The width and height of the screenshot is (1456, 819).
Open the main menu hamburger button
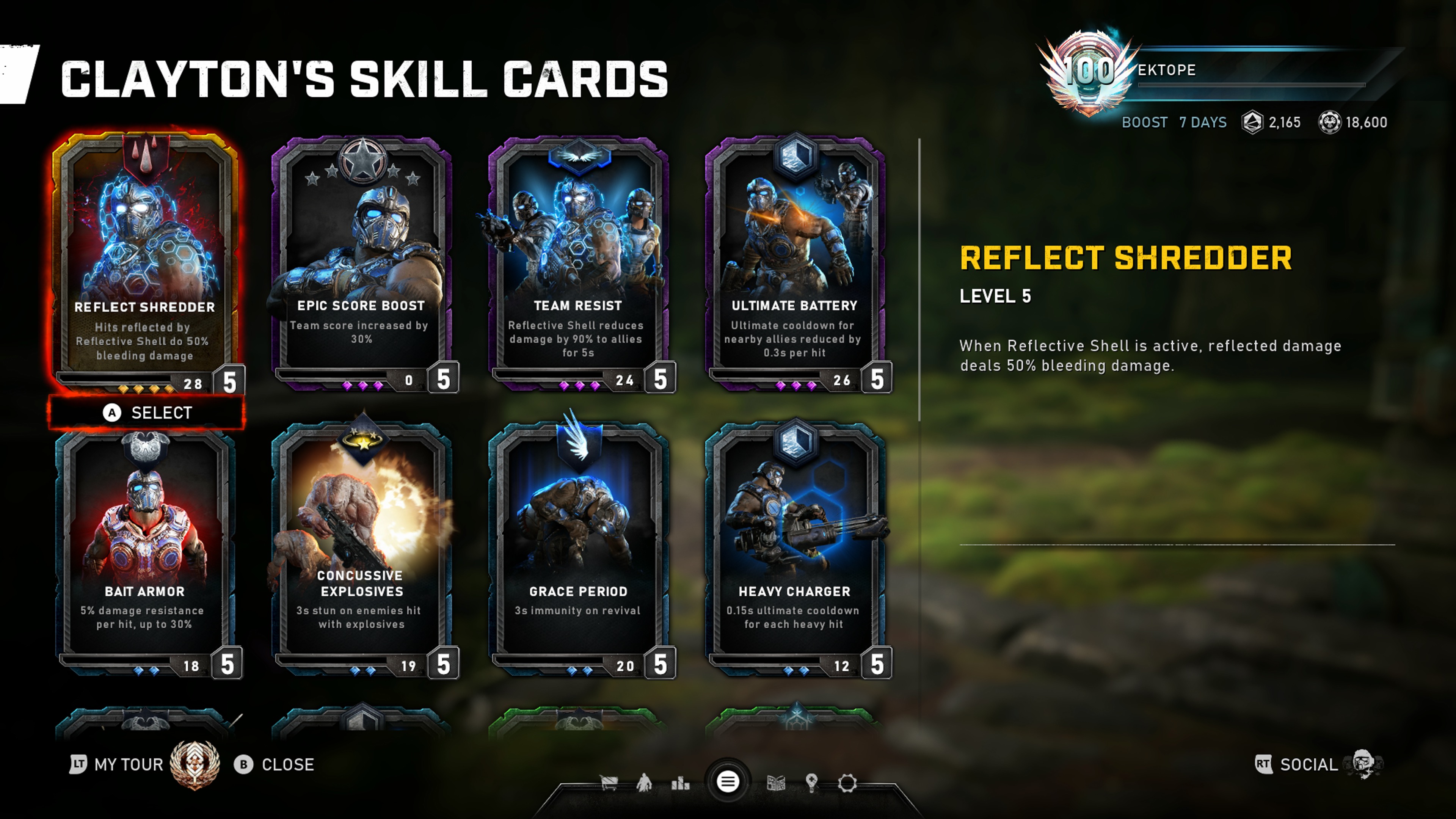coord(728,782)
